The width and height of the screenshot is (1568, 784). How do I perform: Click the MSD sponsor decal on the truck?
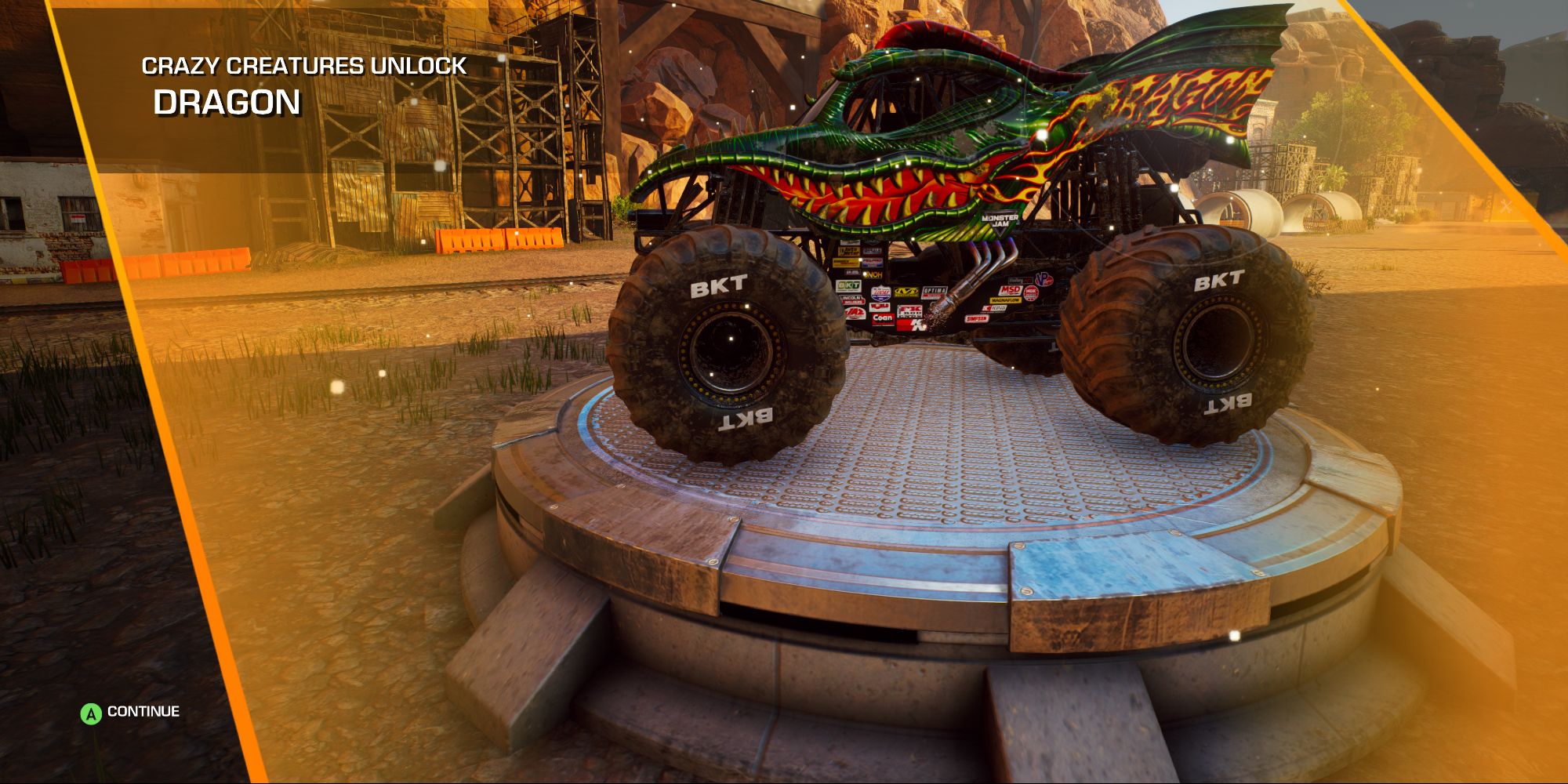1011,289
